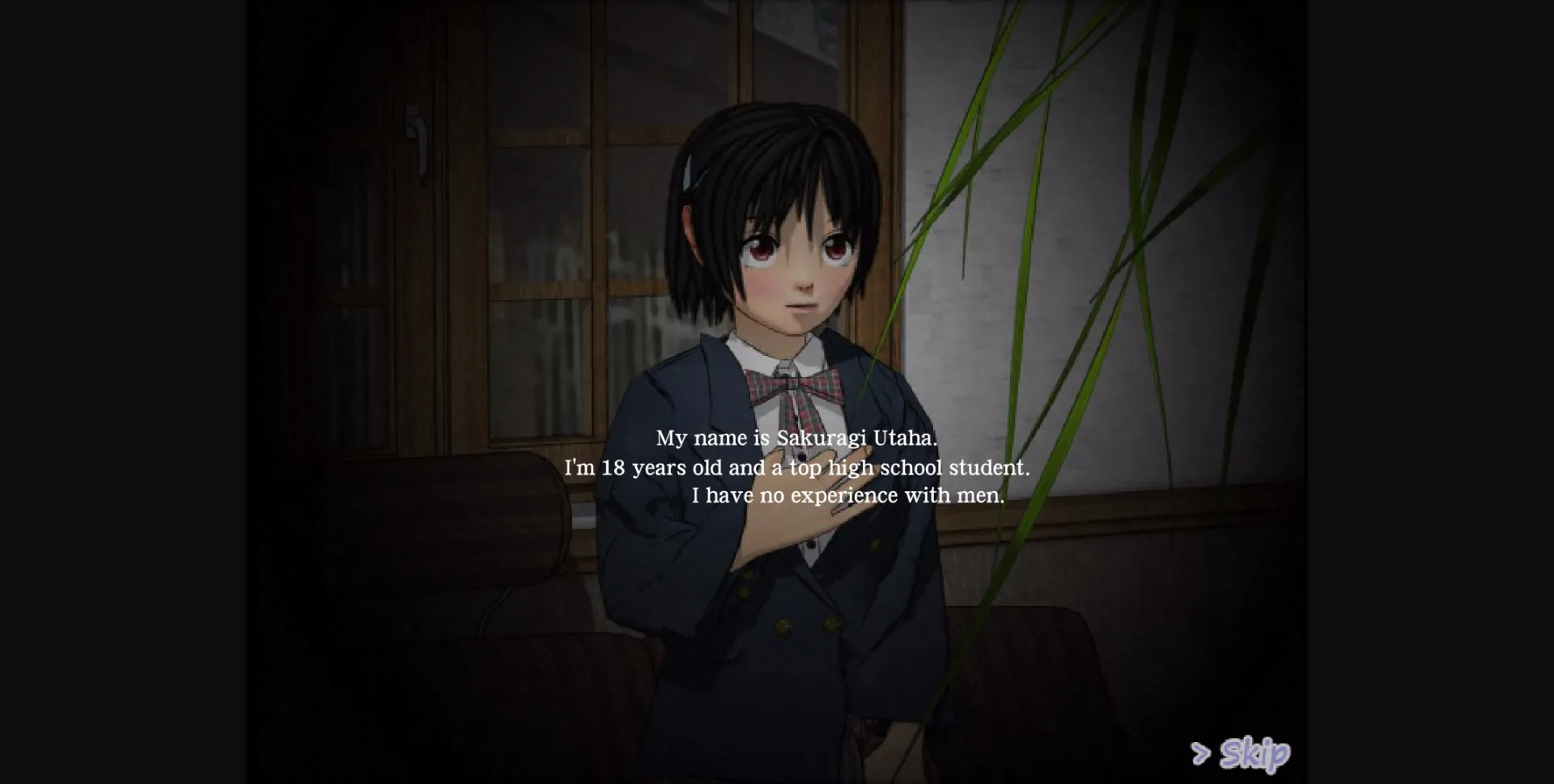Screen dimensions: 1554x784
Task: Click the line 'My name is Sakuragi Utaha.'
Action: click(x=797, y=438)
